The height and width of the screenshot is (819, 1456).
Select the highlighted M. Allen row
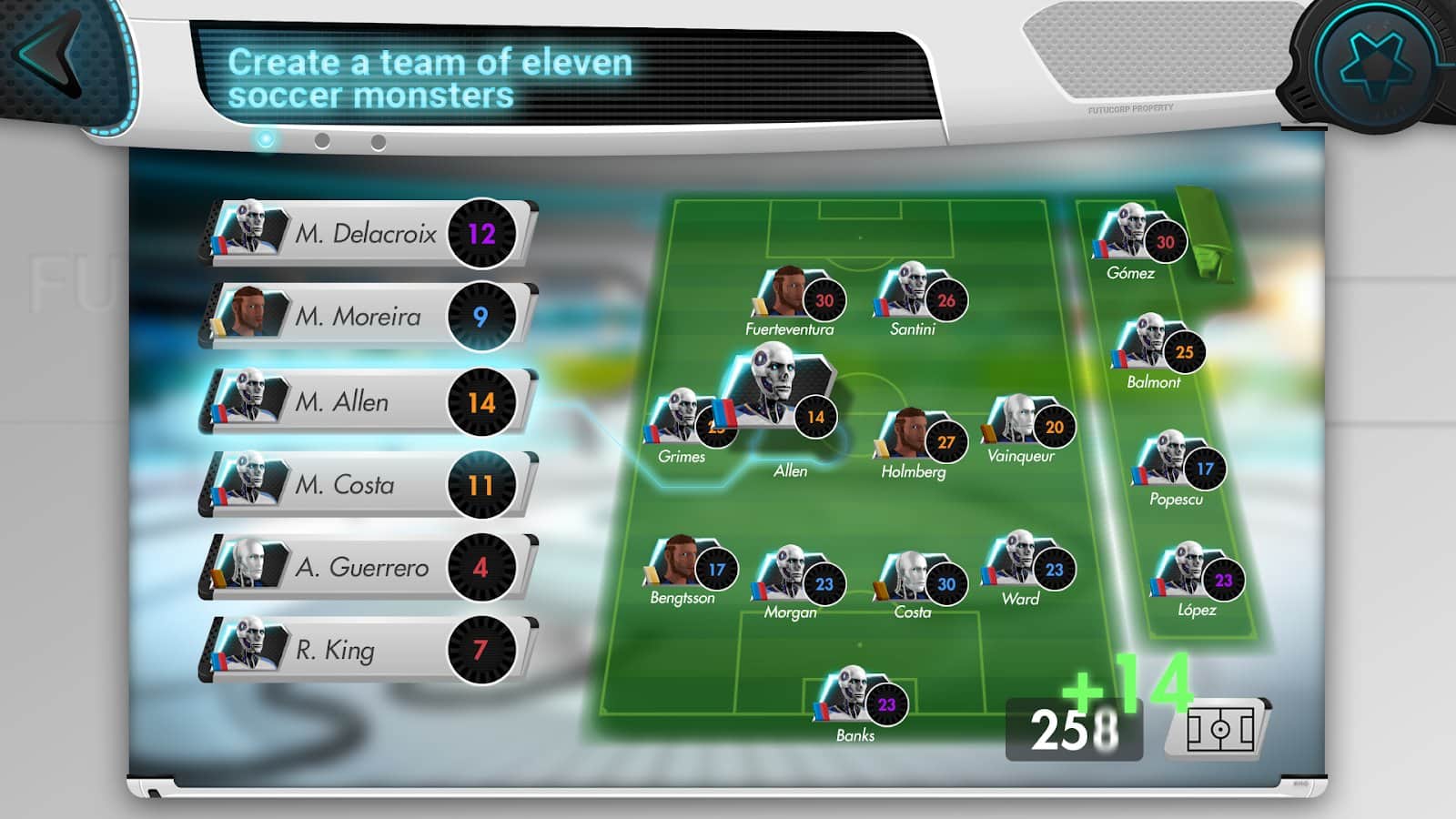tap(366, 401)
